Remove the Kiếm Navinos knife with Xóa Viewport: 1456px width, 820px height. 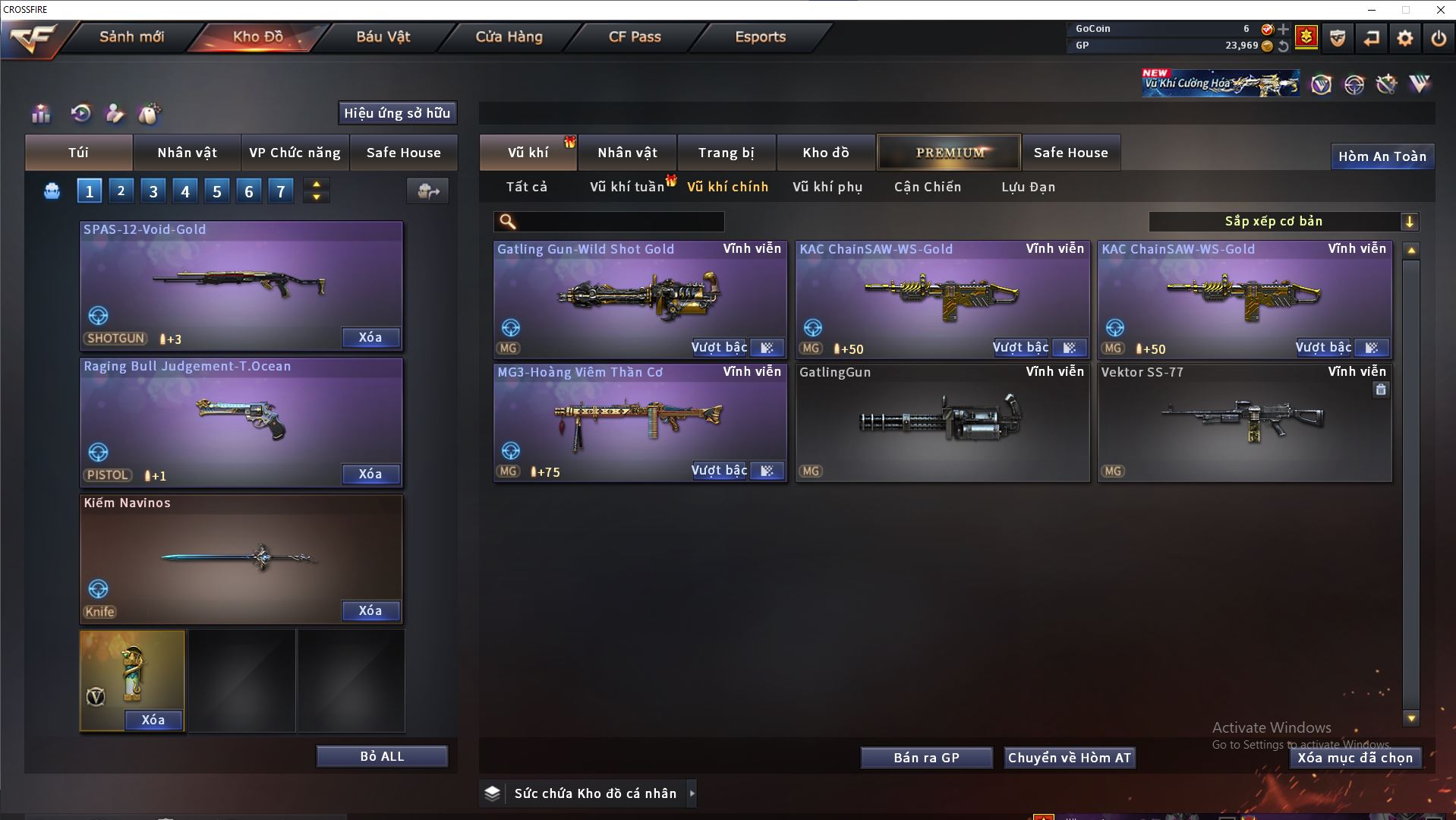[x=370, y=610]
